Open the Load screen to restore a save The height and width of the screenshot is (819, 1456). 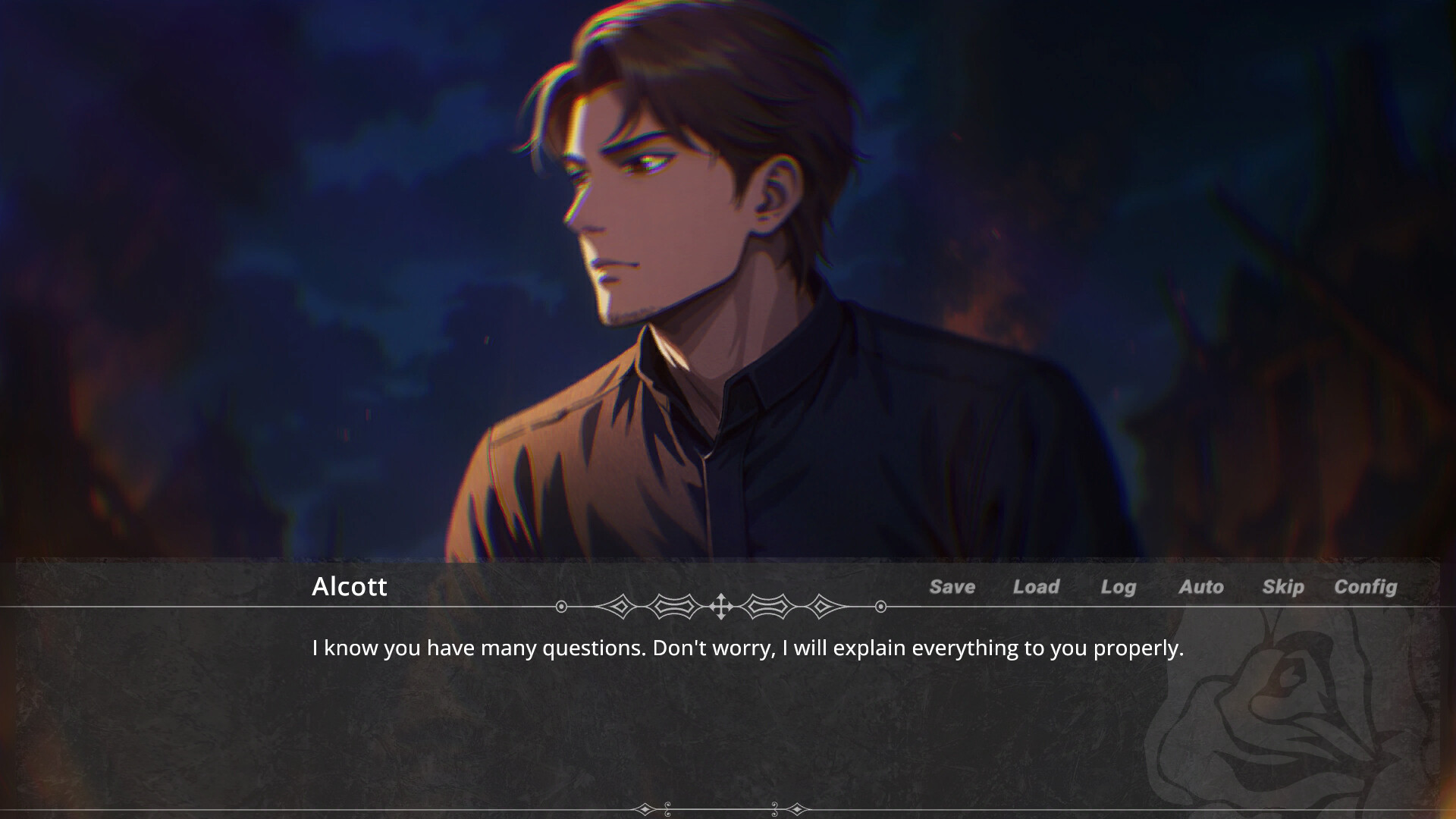[x=1036, y=587]
